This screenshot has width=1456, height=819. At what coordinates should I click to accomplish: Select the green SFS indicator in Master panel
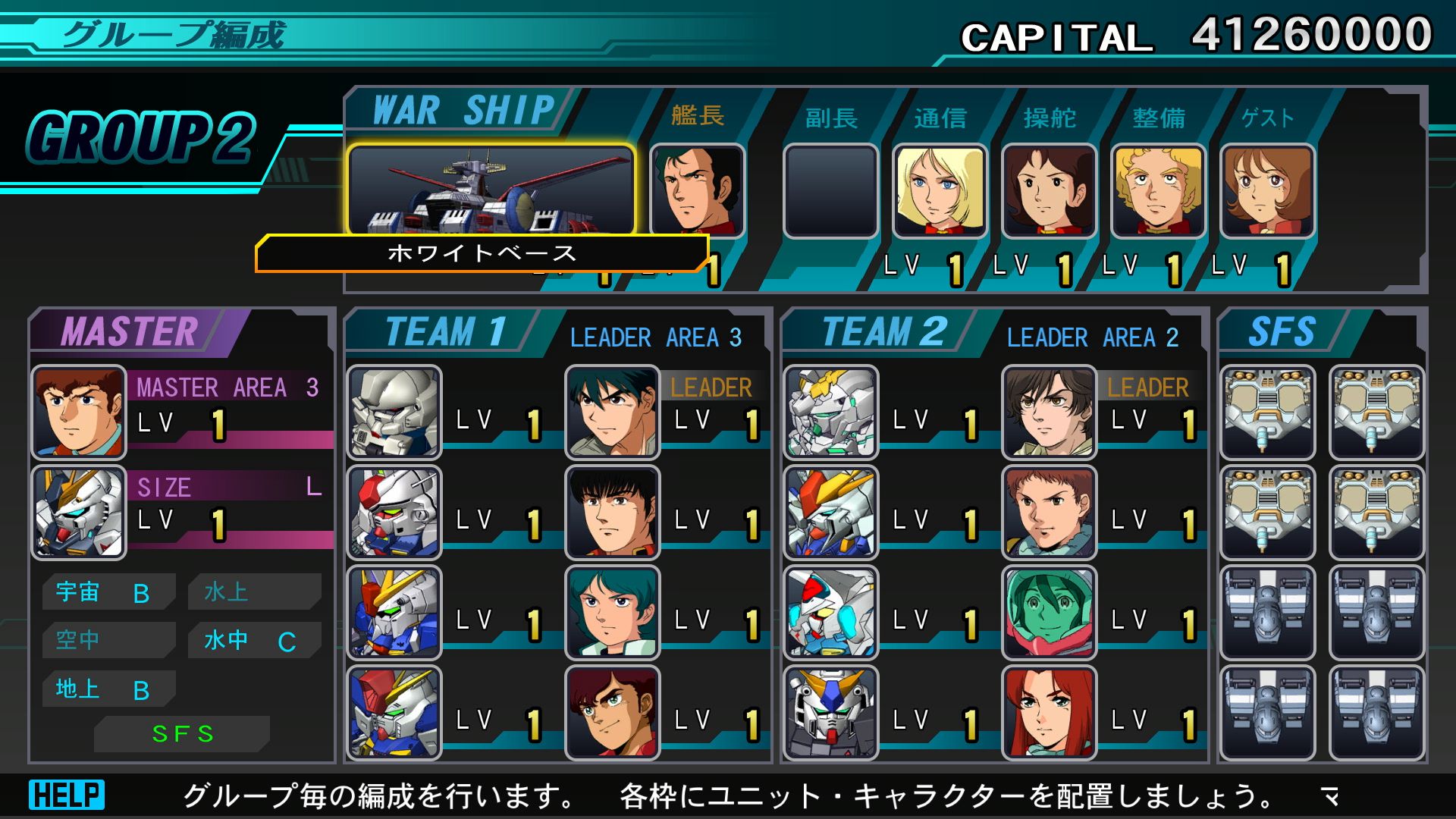(x=182, y=734)
